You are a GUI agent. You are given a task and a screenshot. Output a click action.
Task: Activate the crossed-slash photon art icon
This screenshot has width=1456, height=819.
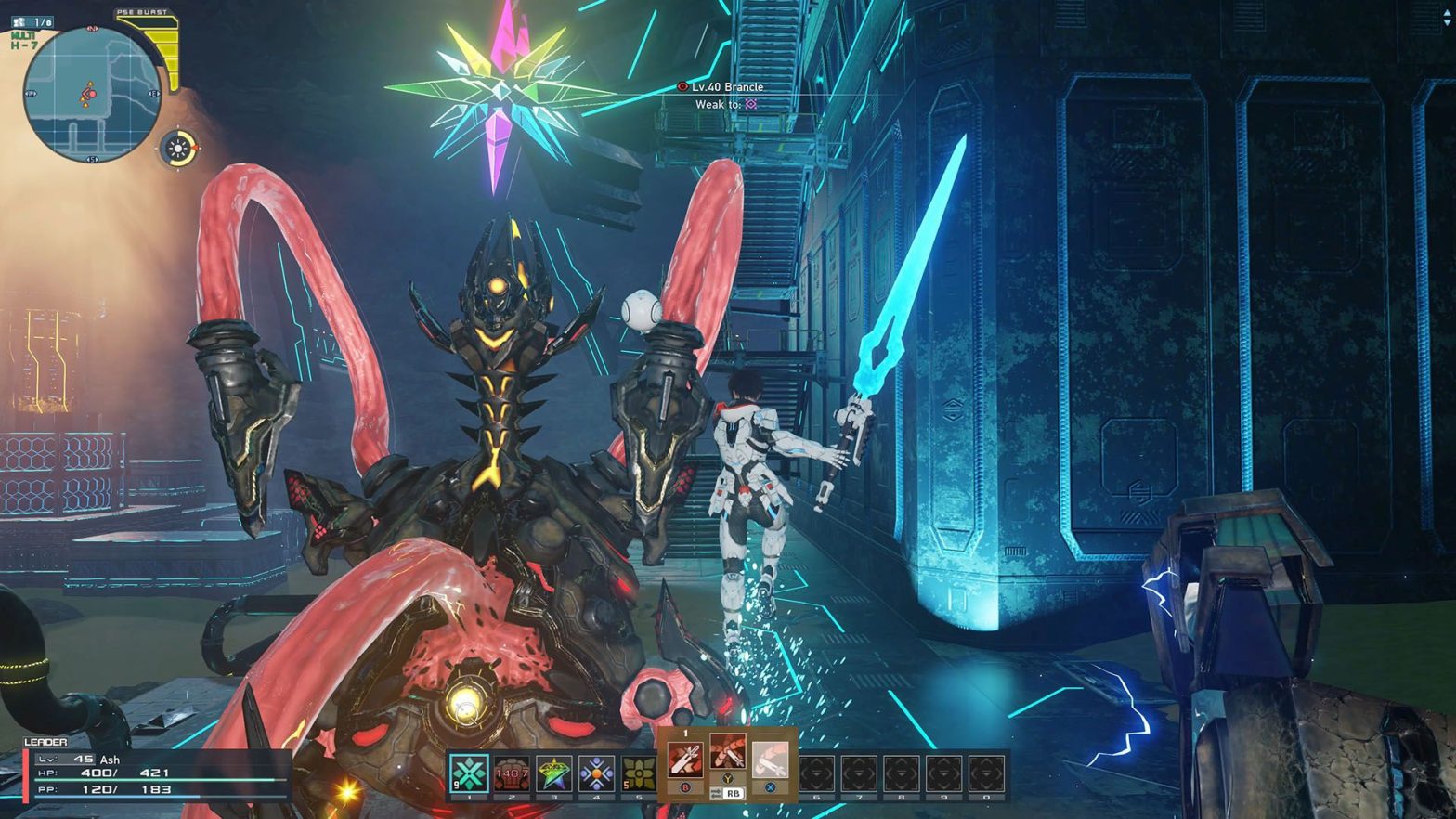click(x=728, y=753)
